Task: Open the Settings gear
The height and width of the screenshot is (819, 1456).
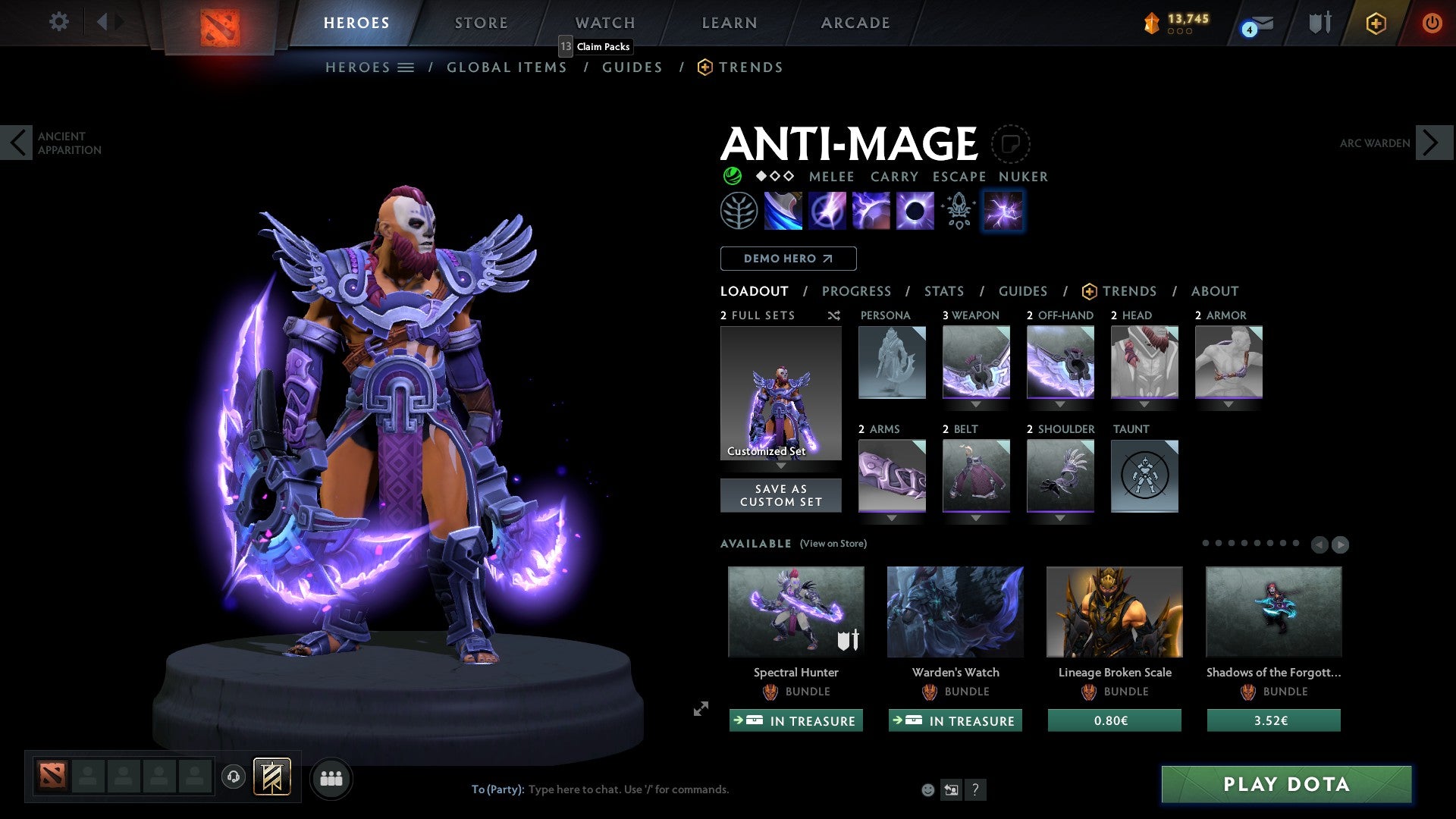Action: point(58,22)
